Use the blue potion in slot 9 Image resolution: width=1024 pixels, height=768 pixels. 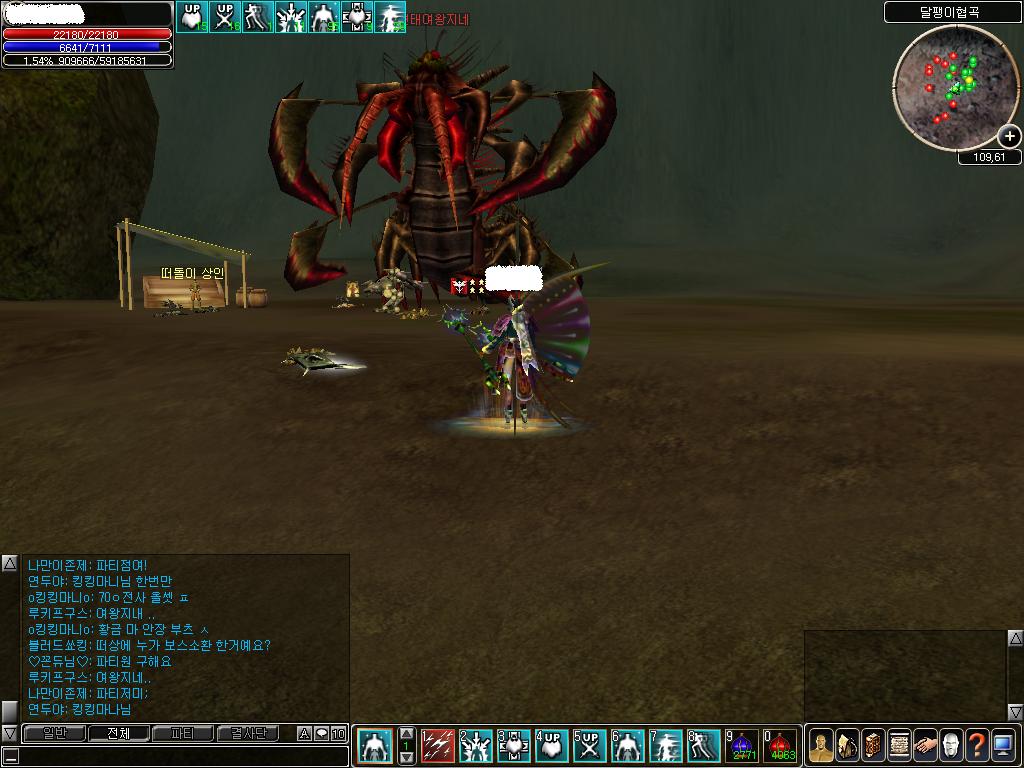[x=742, y=746]
